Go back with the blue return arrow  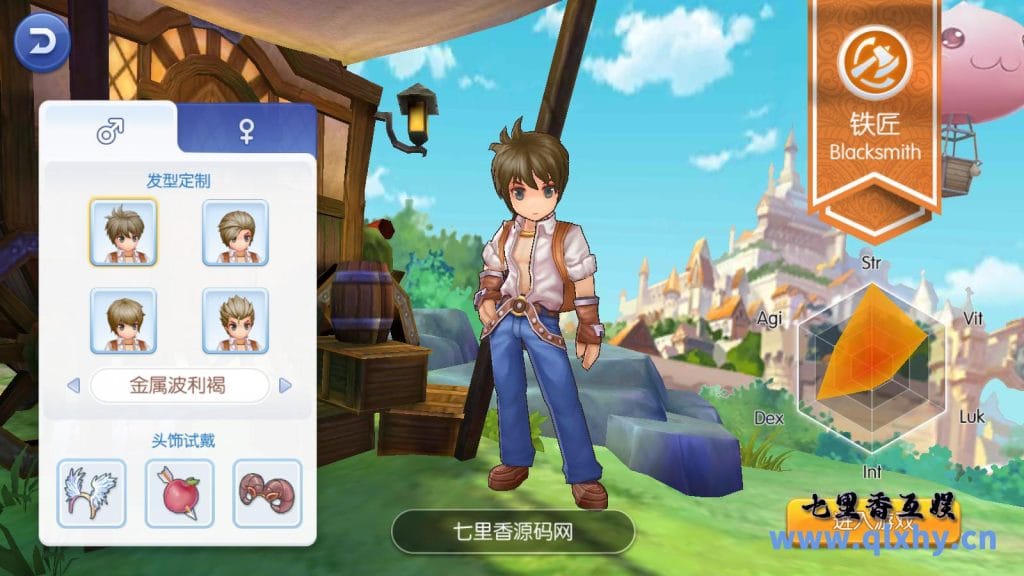pyautogui.click(x=41, y=42)
